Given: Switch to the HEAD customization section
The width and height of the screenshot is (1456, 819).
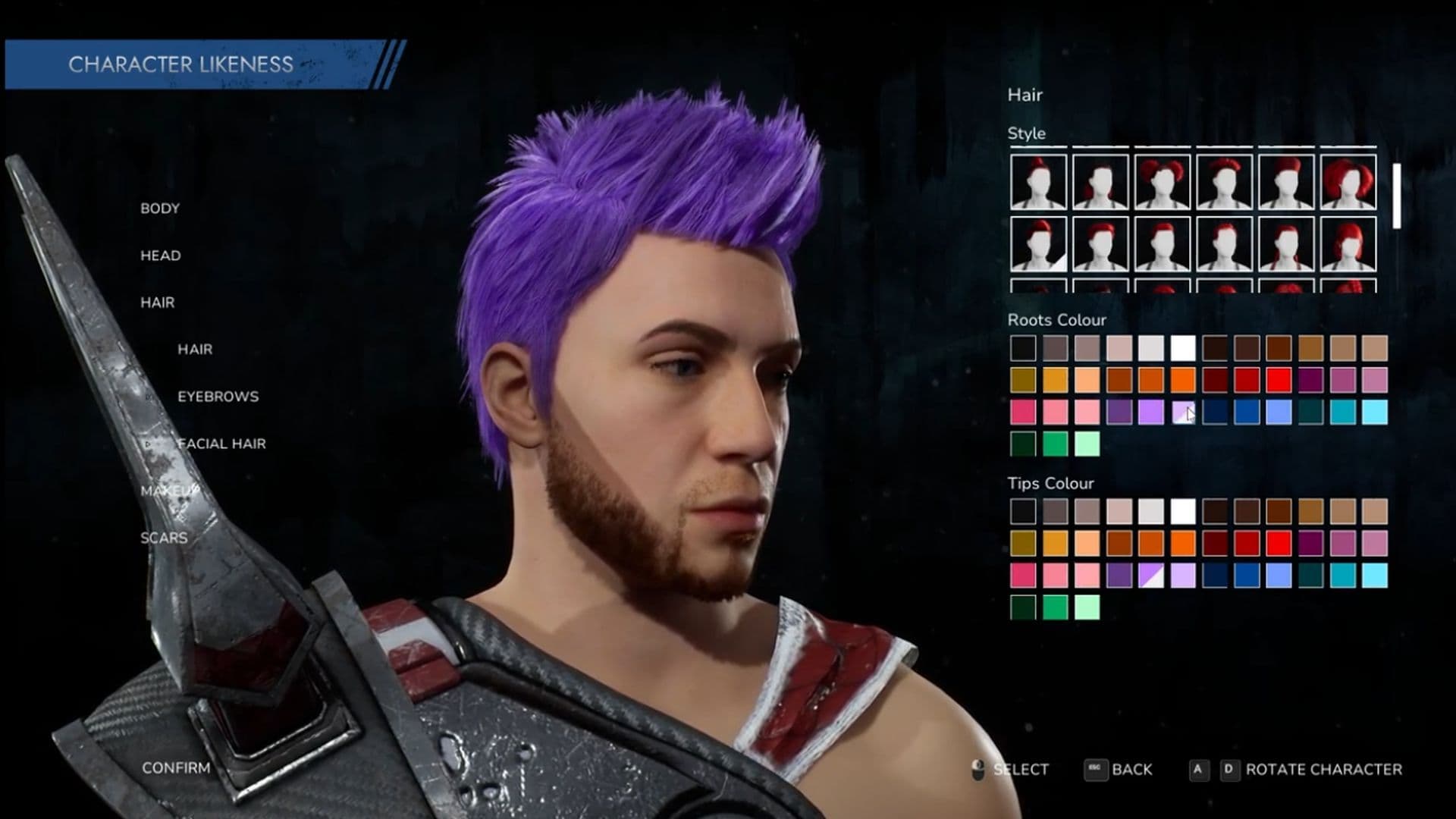Looking at the screenshot, I should click(x=159, y=256).
